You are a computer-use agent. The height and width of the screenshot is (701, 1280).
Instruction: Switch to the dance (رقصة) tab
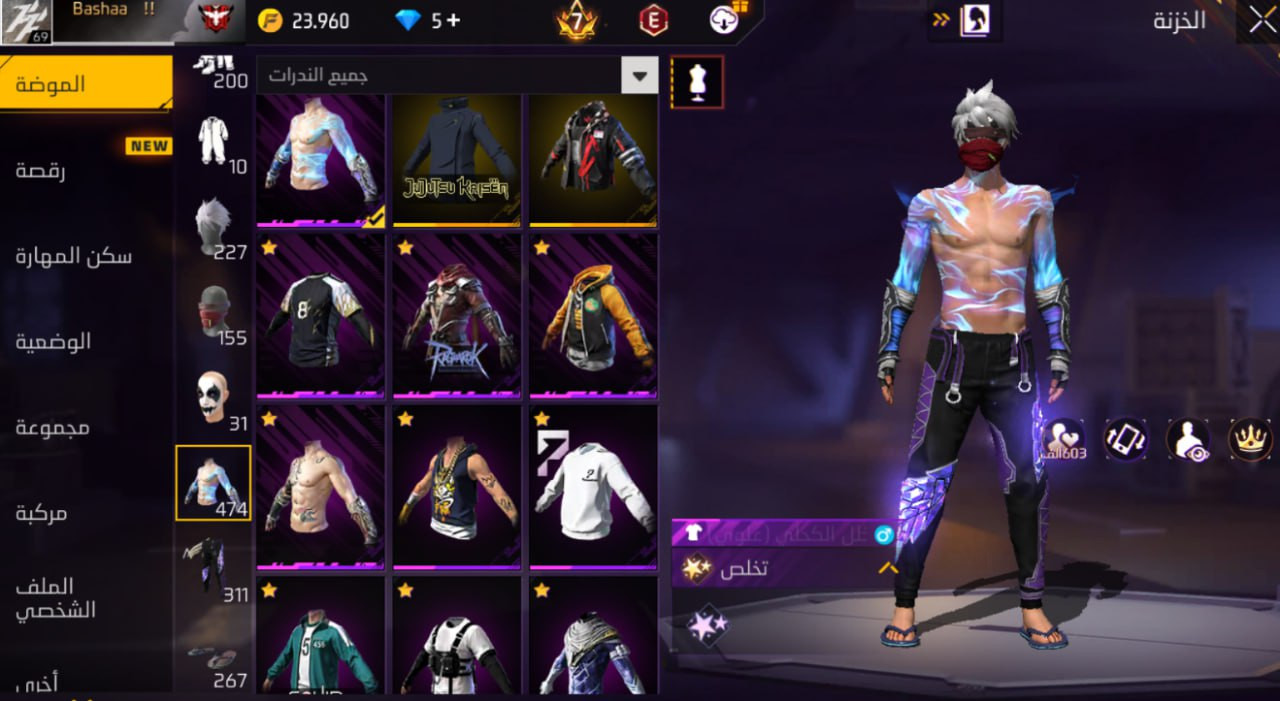(x=40, y=170)
